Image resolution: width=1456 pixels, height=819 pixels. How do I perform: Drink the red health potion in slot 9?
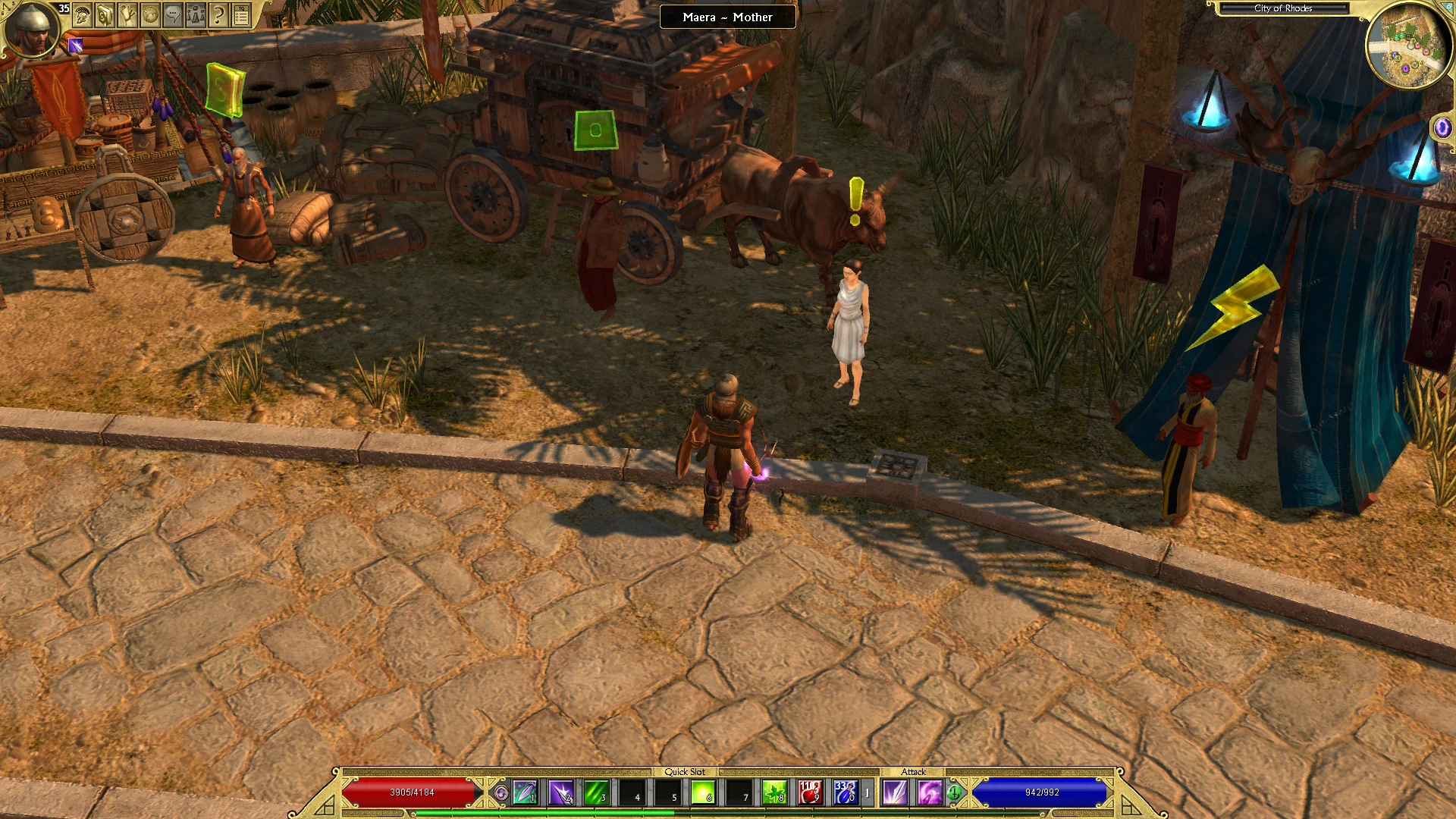click(811, 793)
